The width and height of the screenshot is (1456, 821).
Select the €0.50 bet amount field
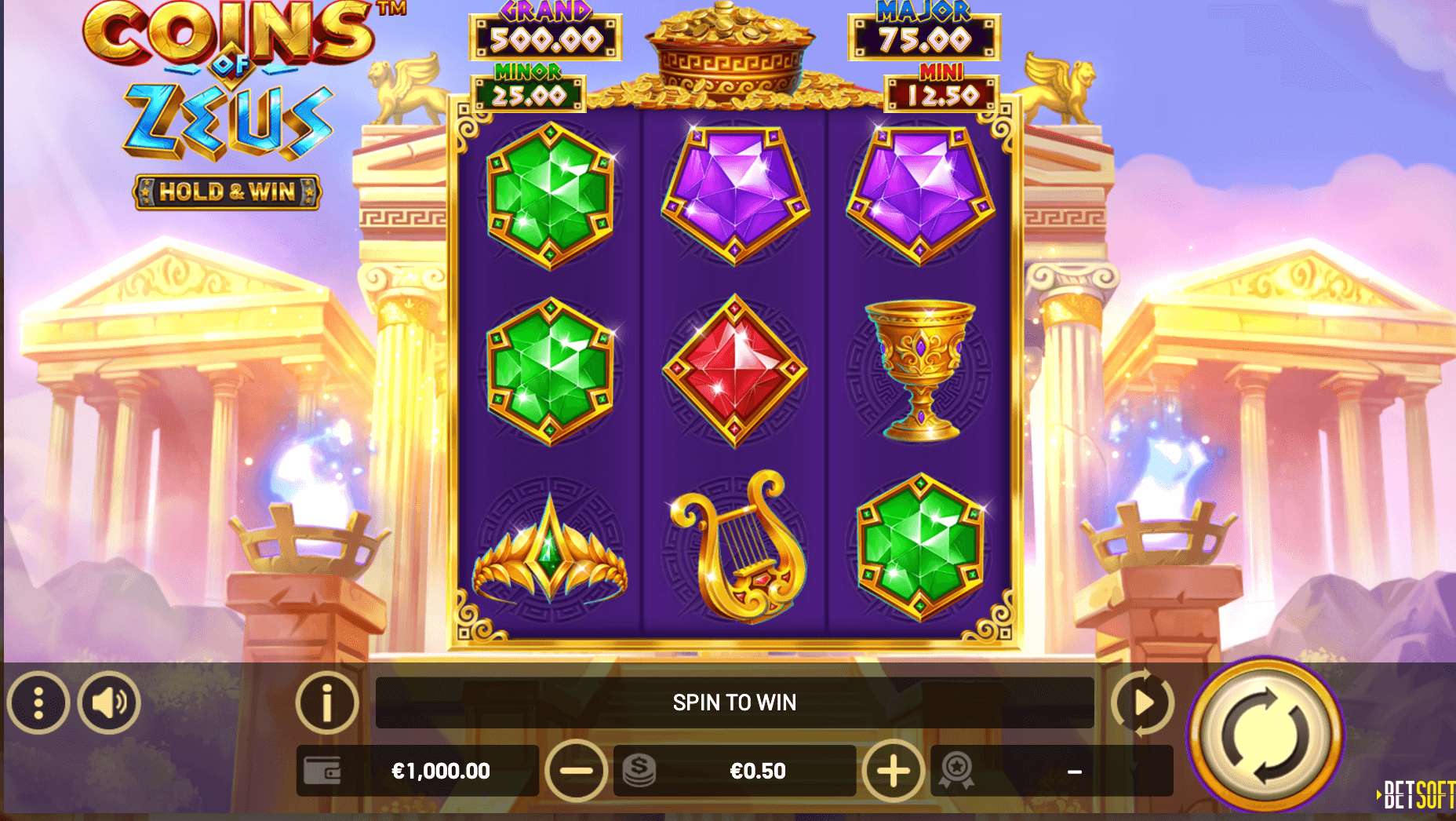[756, 771]
